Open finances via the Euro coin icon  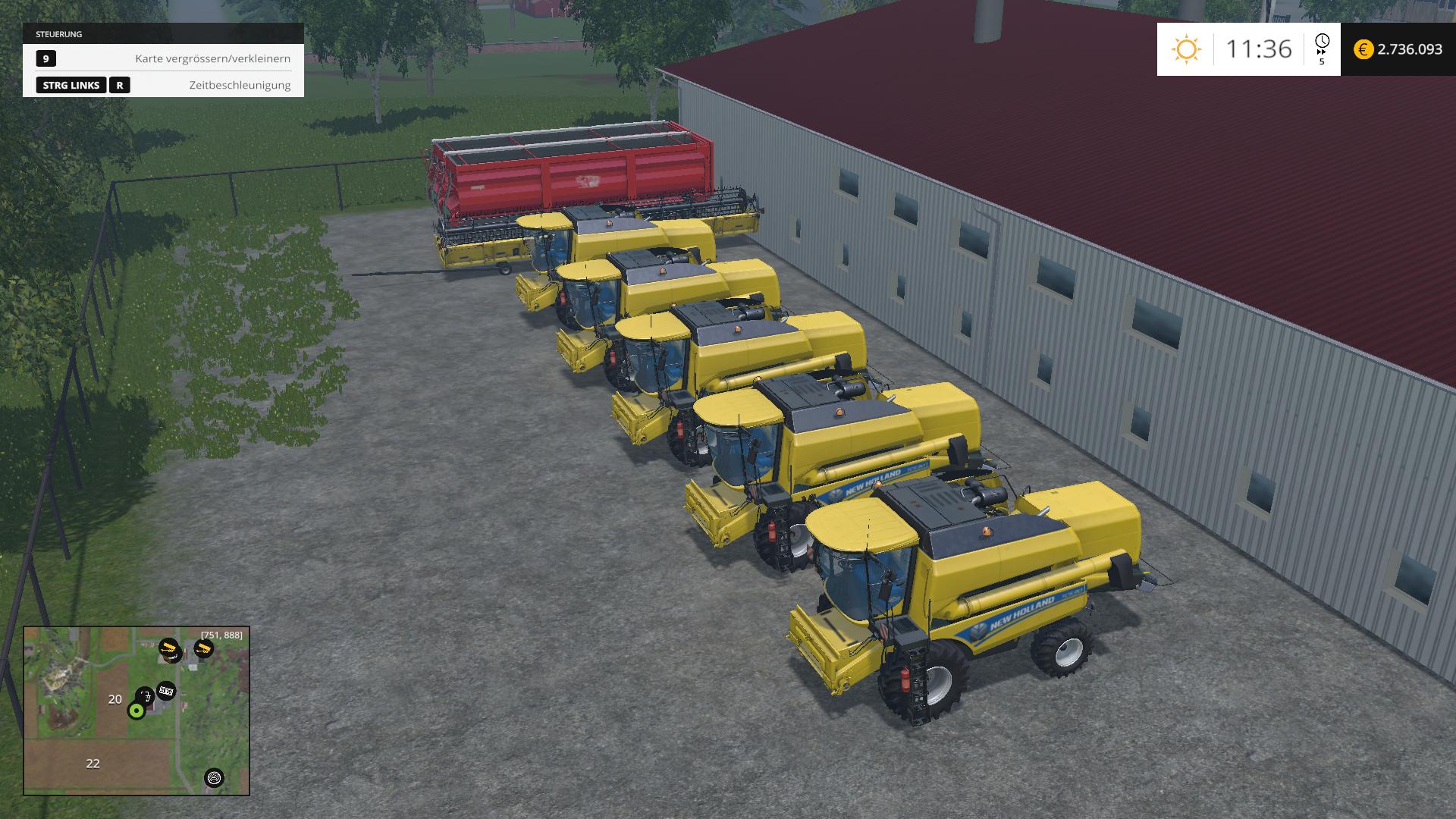(1363, 49)
